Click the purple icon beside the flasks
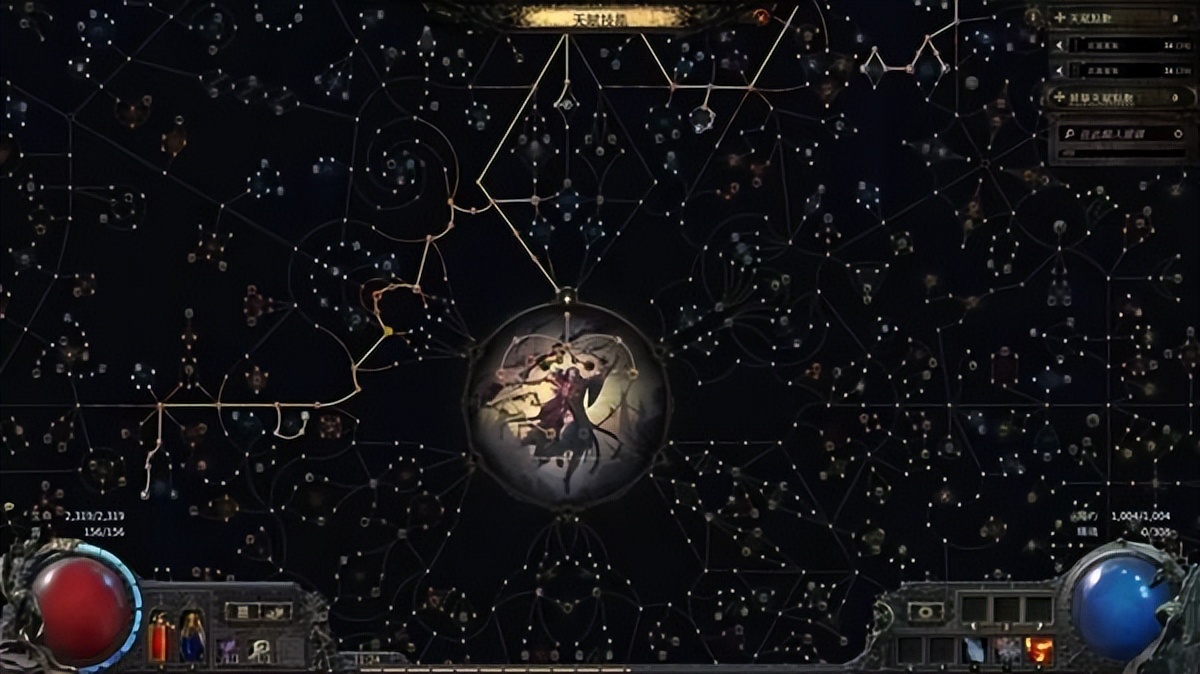The width and height of the screenshot is (1200, 674). point(229,649)
